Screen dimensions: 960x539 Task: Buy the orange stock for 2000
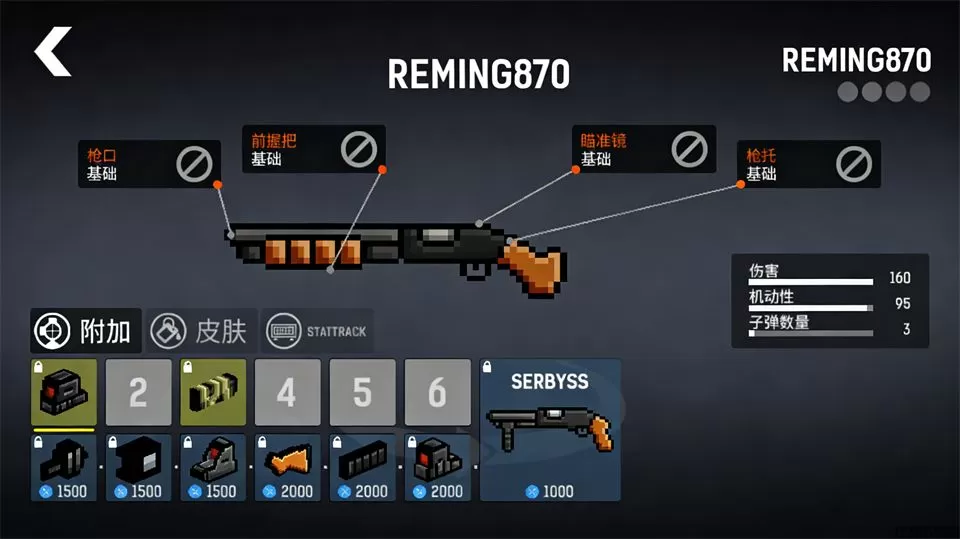(287, 467)
